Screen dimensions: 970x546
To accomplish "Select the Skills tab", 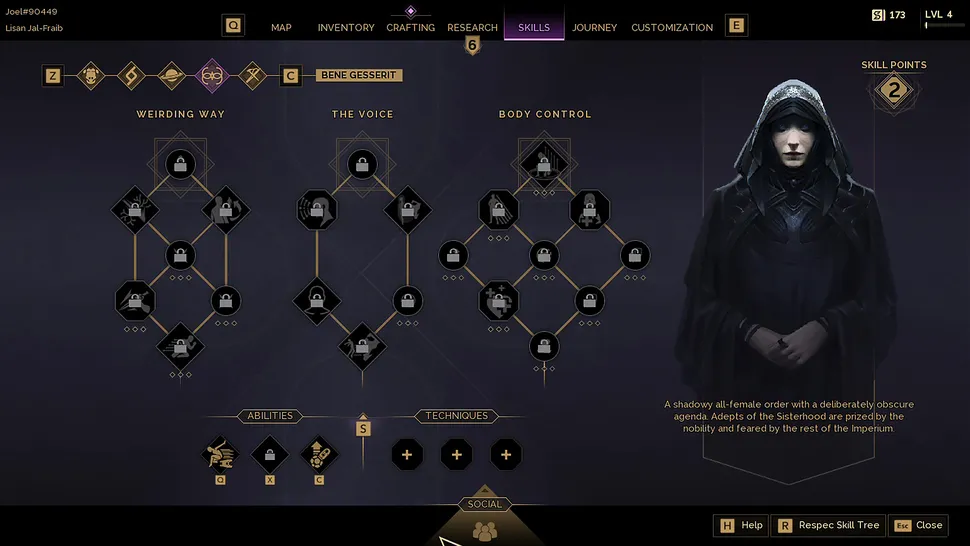I will tap(534, 28).
